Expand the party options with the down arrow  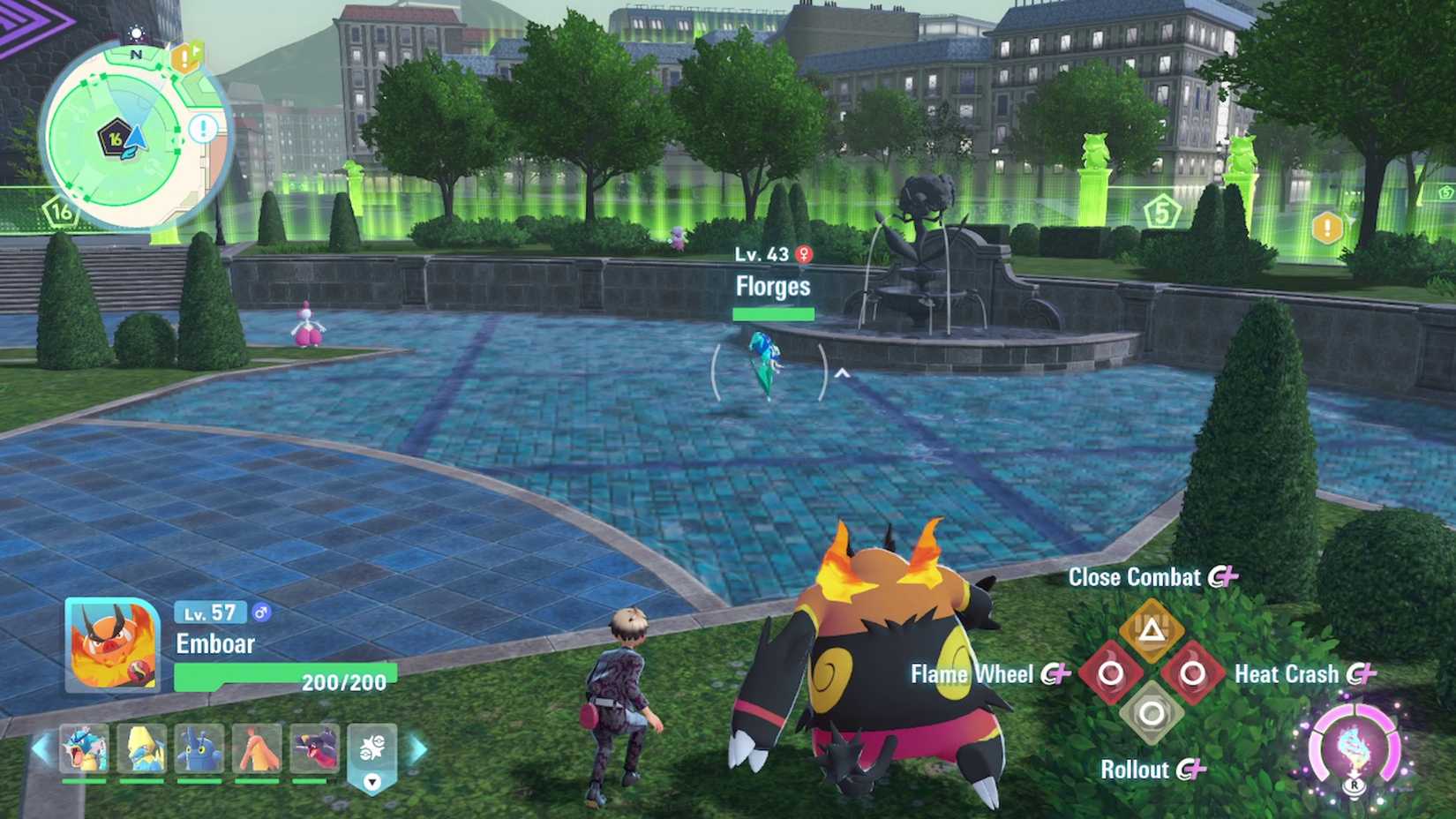point(372,782)
